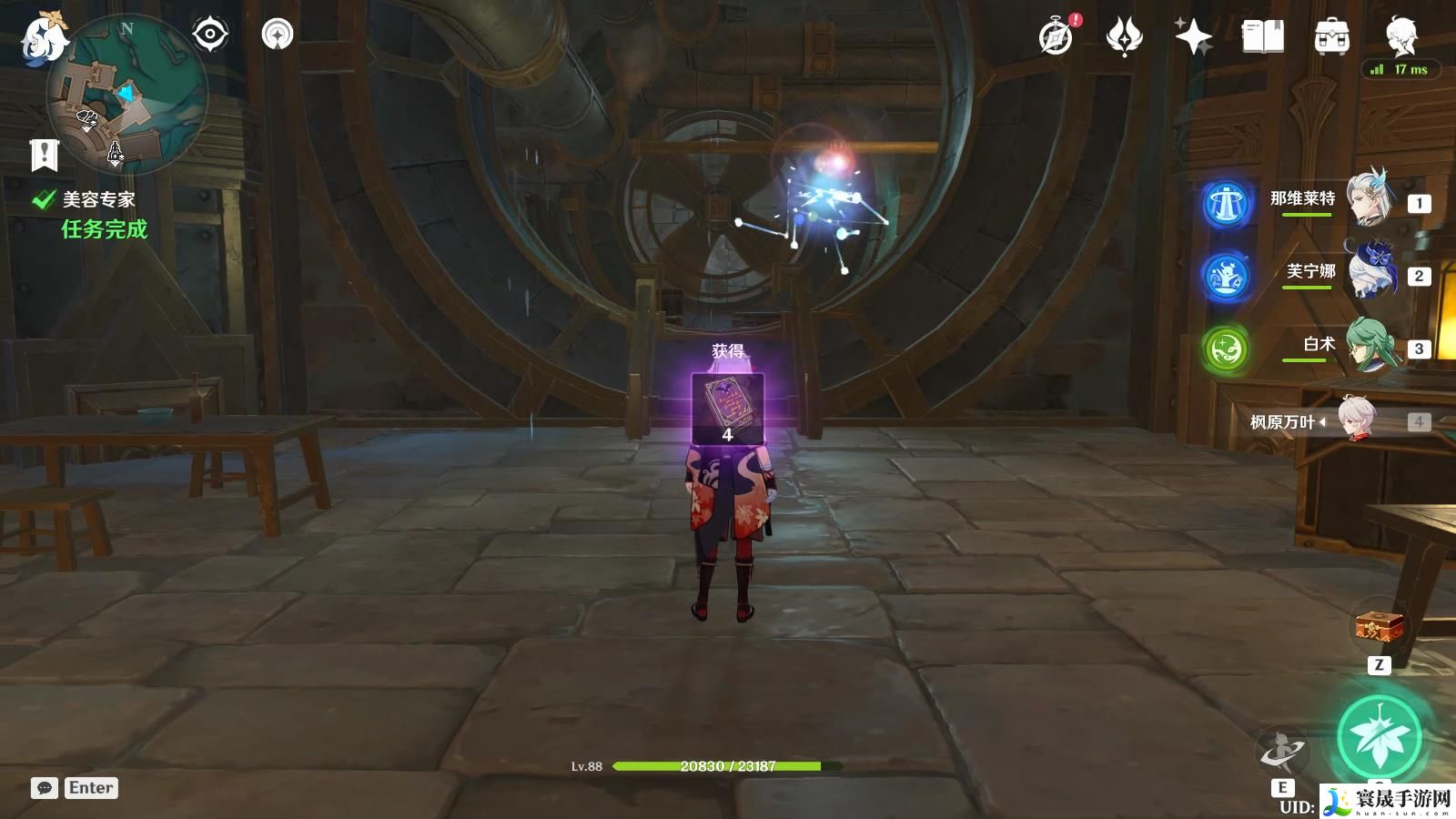Open the chat speech bubble

point(45,788)
